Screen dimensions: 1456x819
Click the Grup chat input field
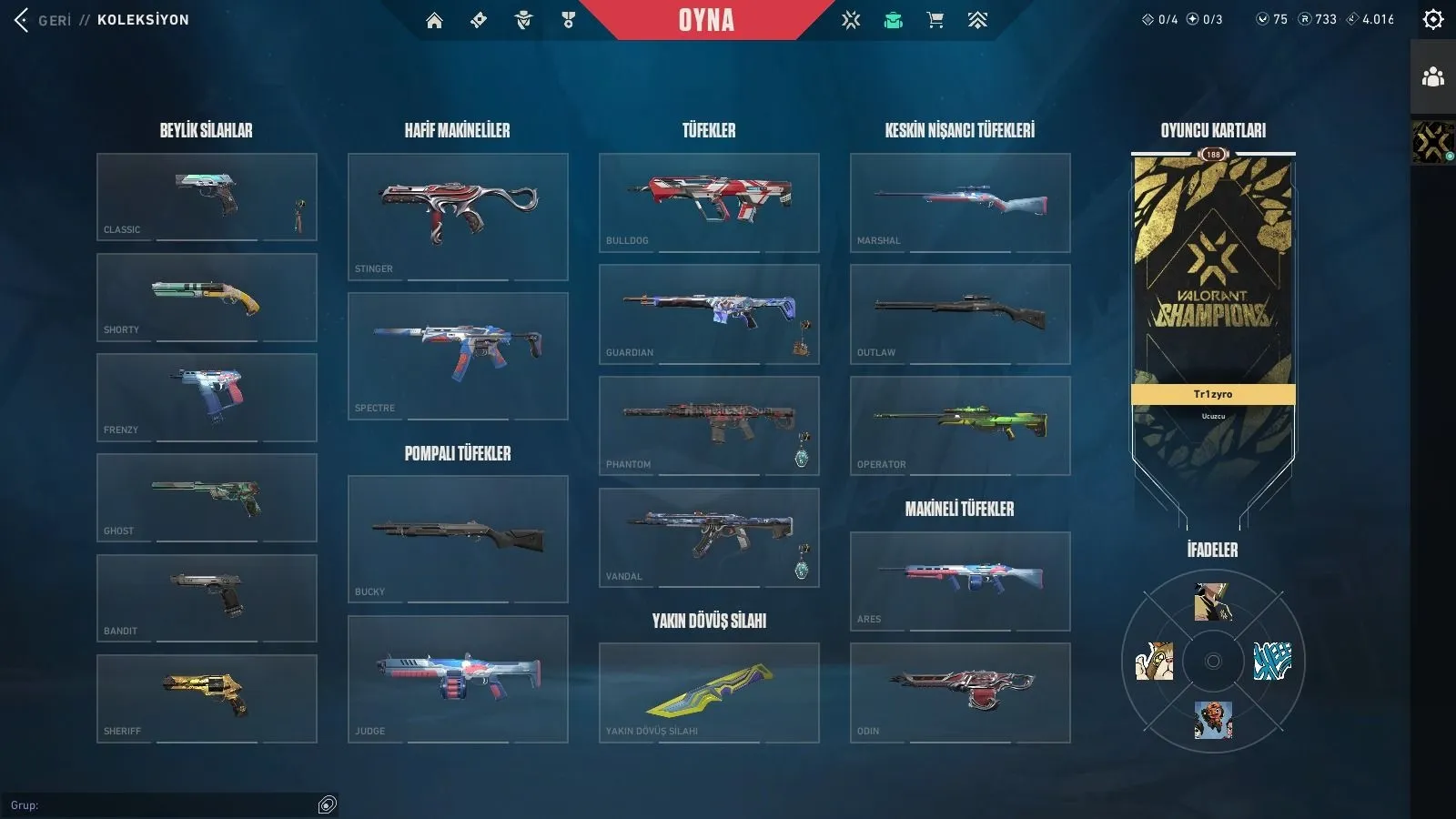[x=164, y=805]
